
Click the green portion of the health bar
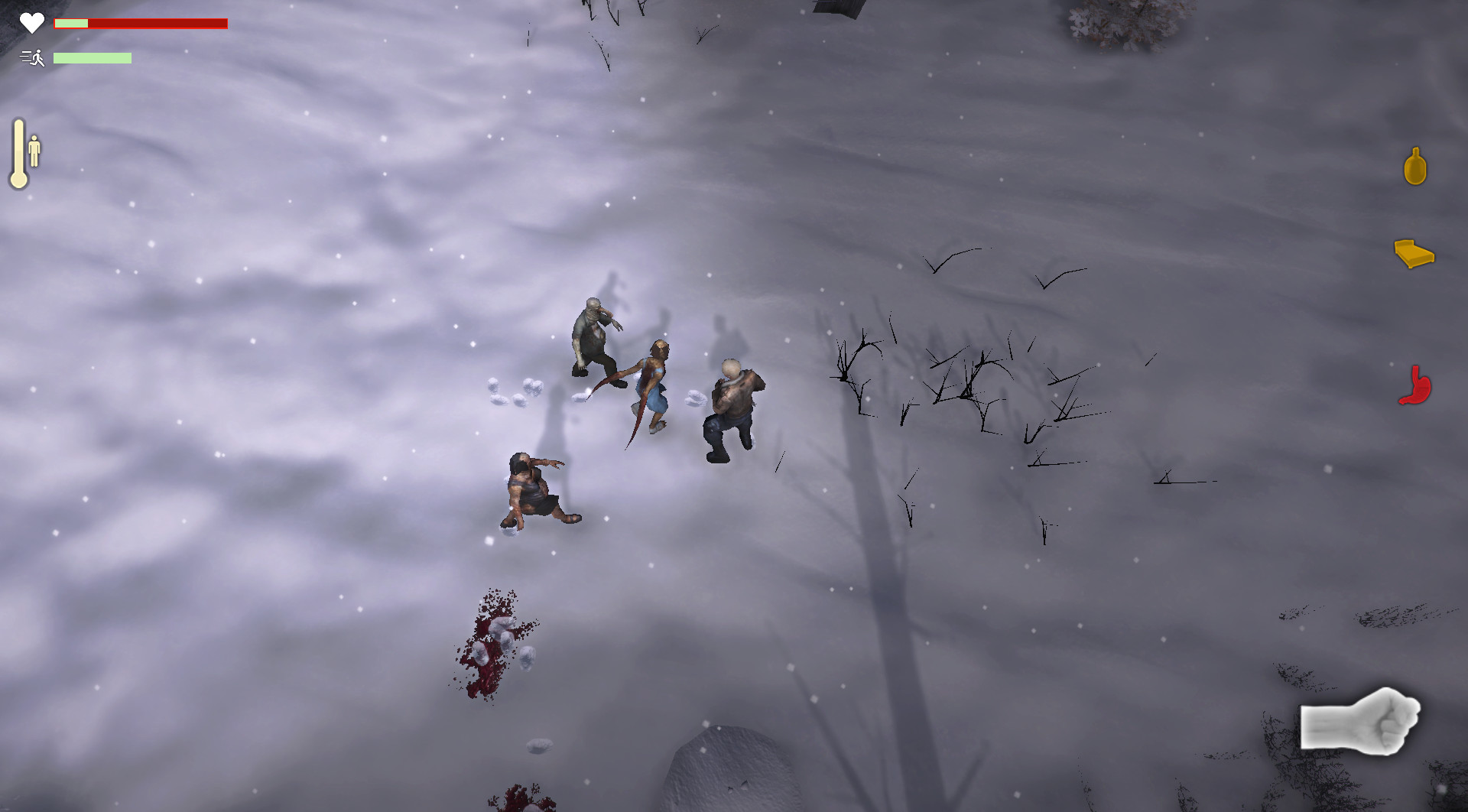(70, 24)
